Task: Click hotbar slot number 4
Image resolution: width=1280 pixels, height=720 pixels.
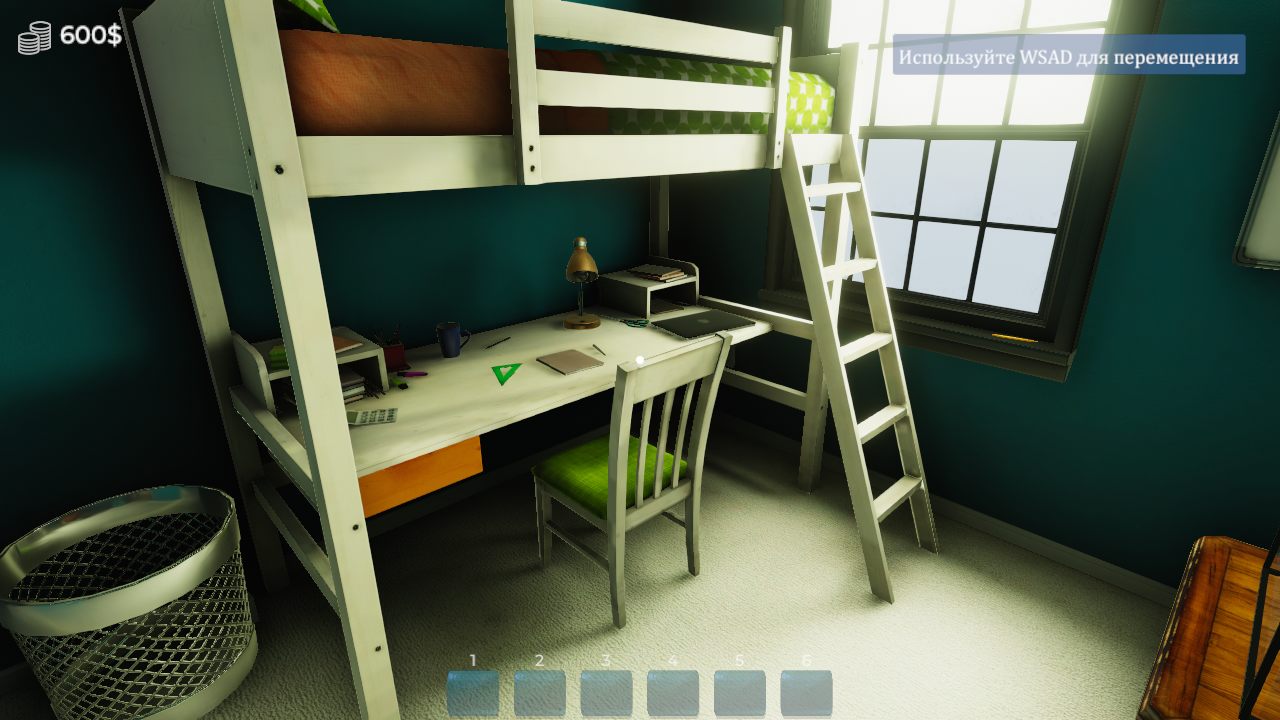Action: click(x=673, y=693)
